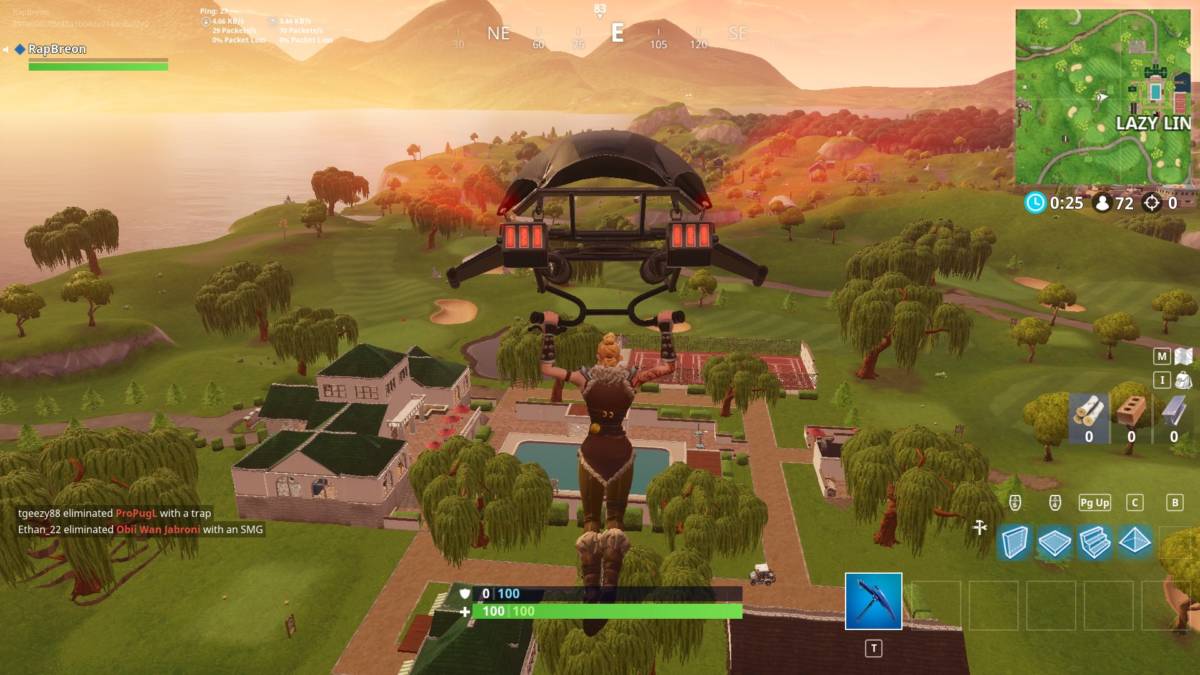Select squad member RapBreon's name

tap(57, 49)
